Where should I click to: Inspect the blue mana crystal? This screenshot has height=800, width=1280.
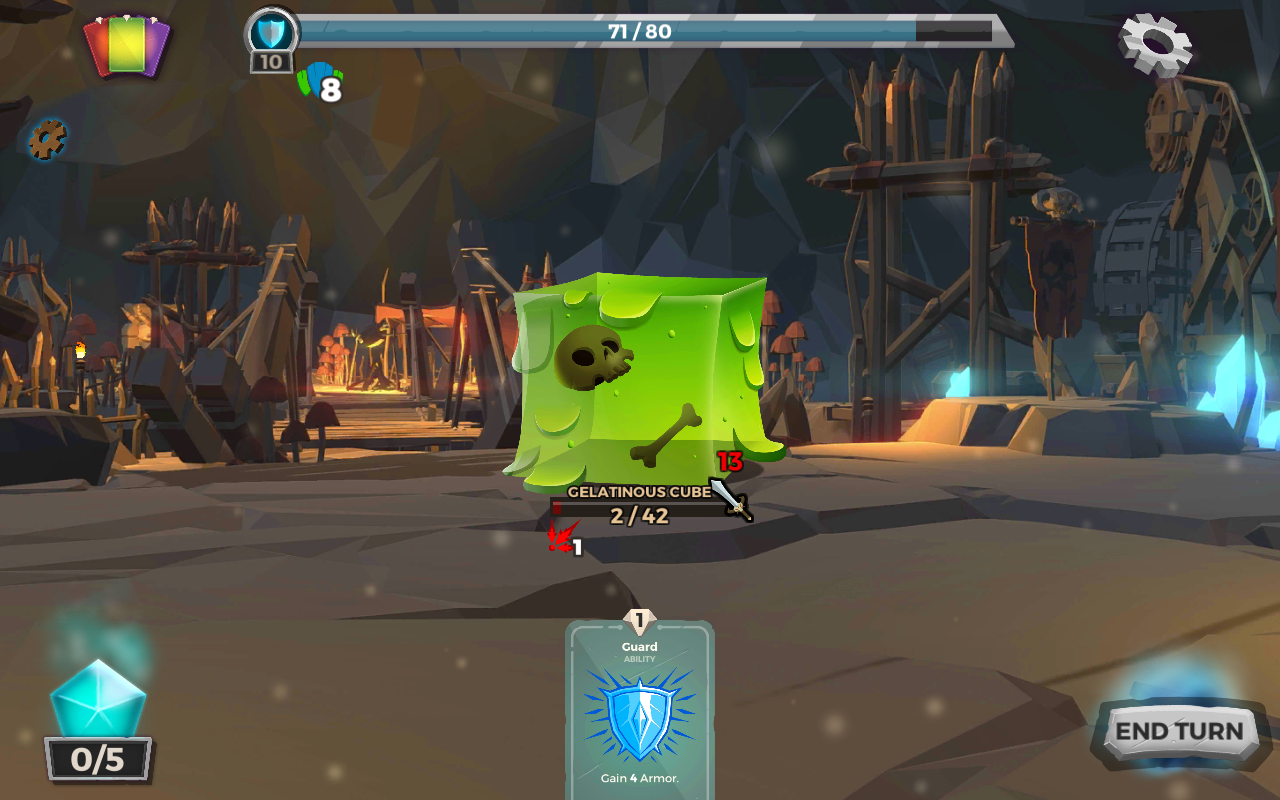pos(98,700)
